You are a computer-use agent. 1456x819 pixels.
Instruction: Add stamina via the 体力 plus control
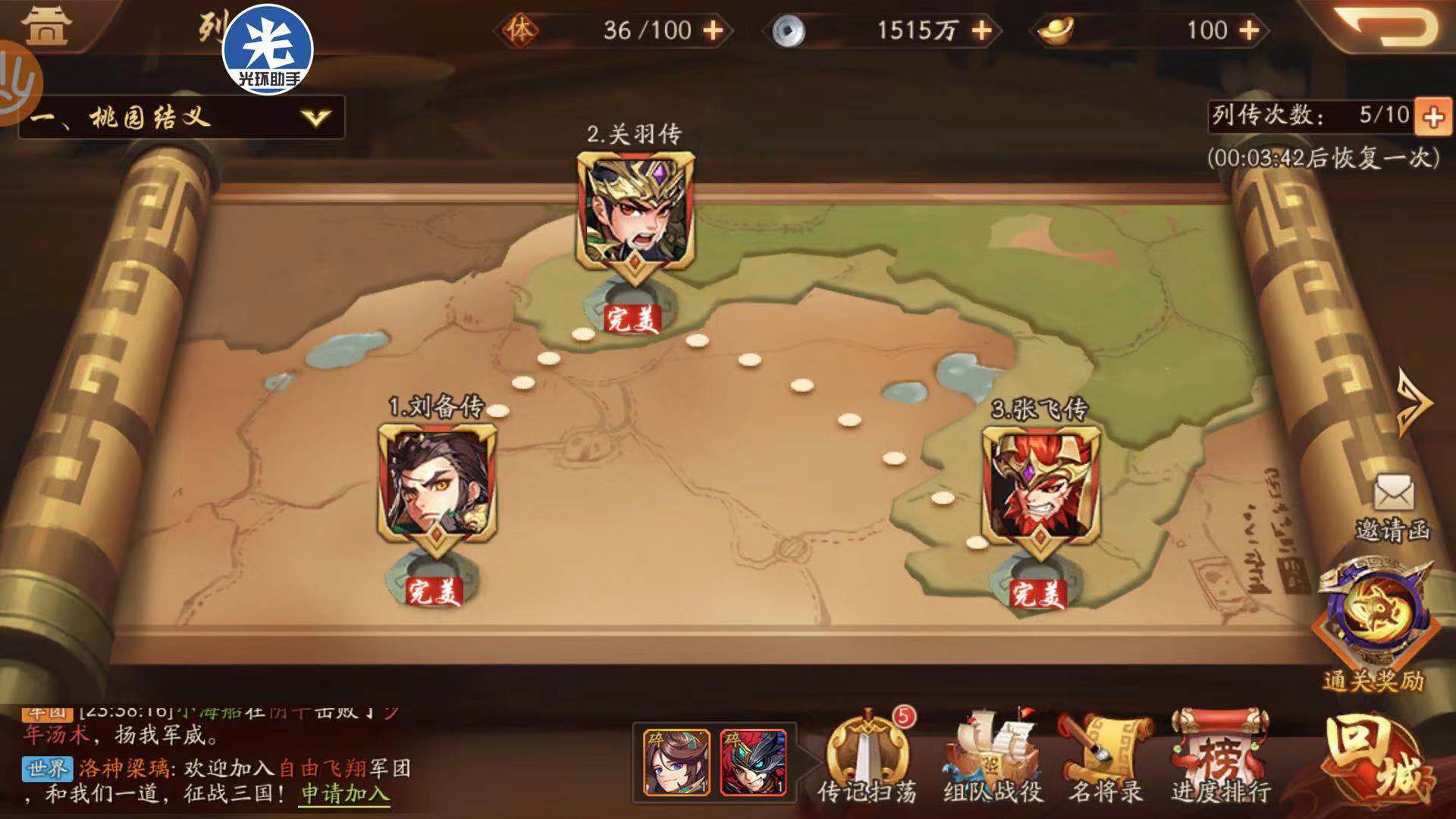click(713, 29)
